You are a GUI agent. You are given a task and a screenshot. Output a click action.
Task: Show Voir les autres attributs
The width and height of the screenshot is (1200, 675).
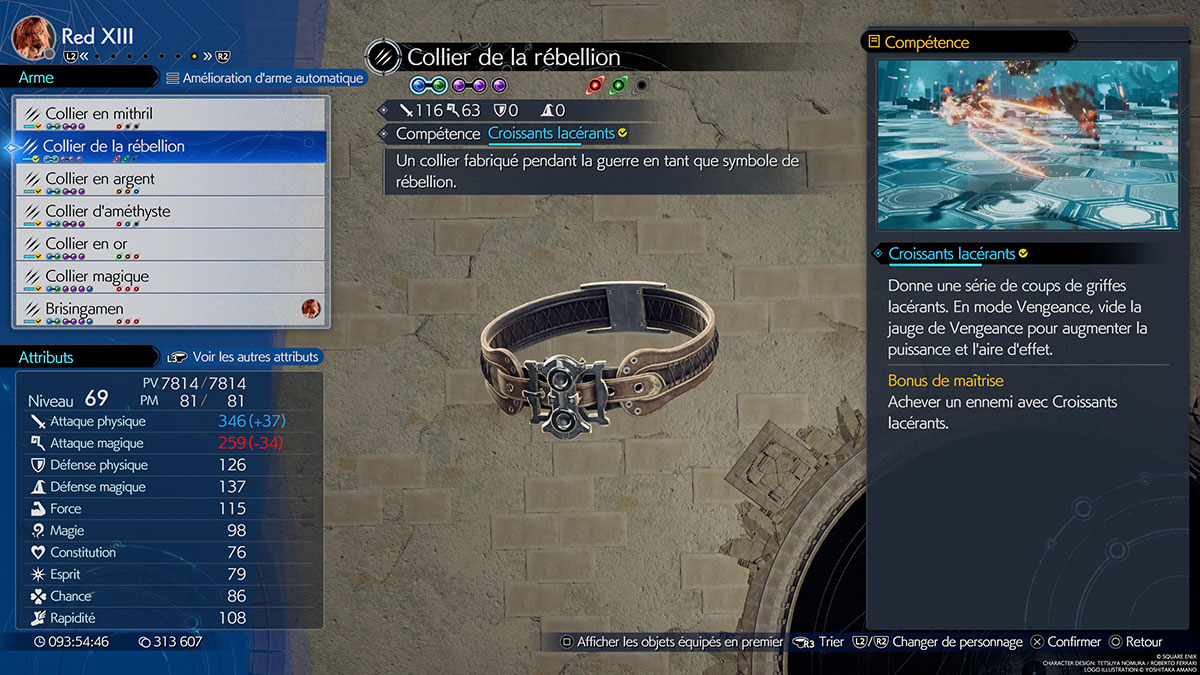(x=245, y=357)
